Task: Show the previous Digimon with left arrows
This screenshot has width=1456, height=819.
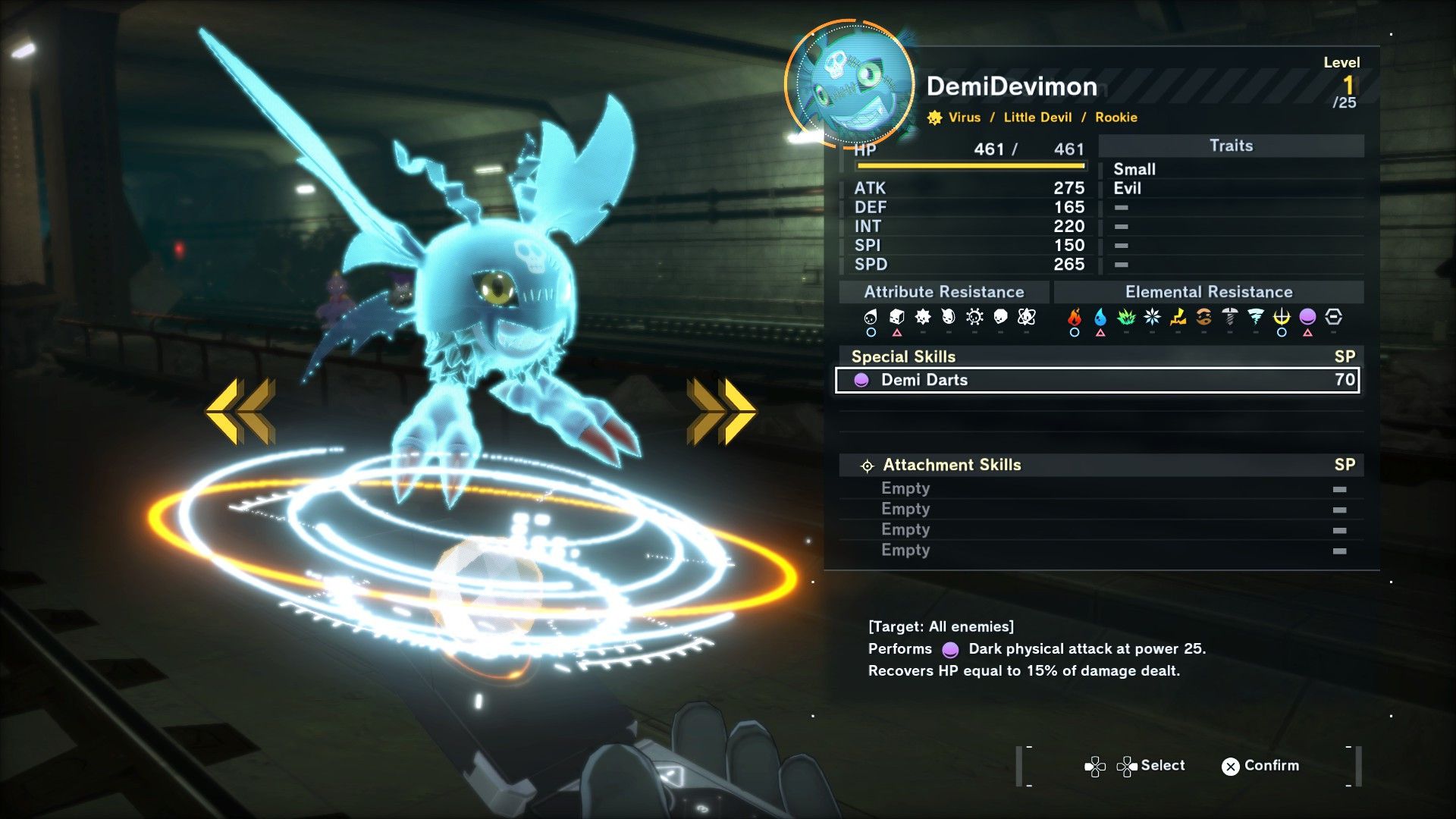Action: pos(240,411)
